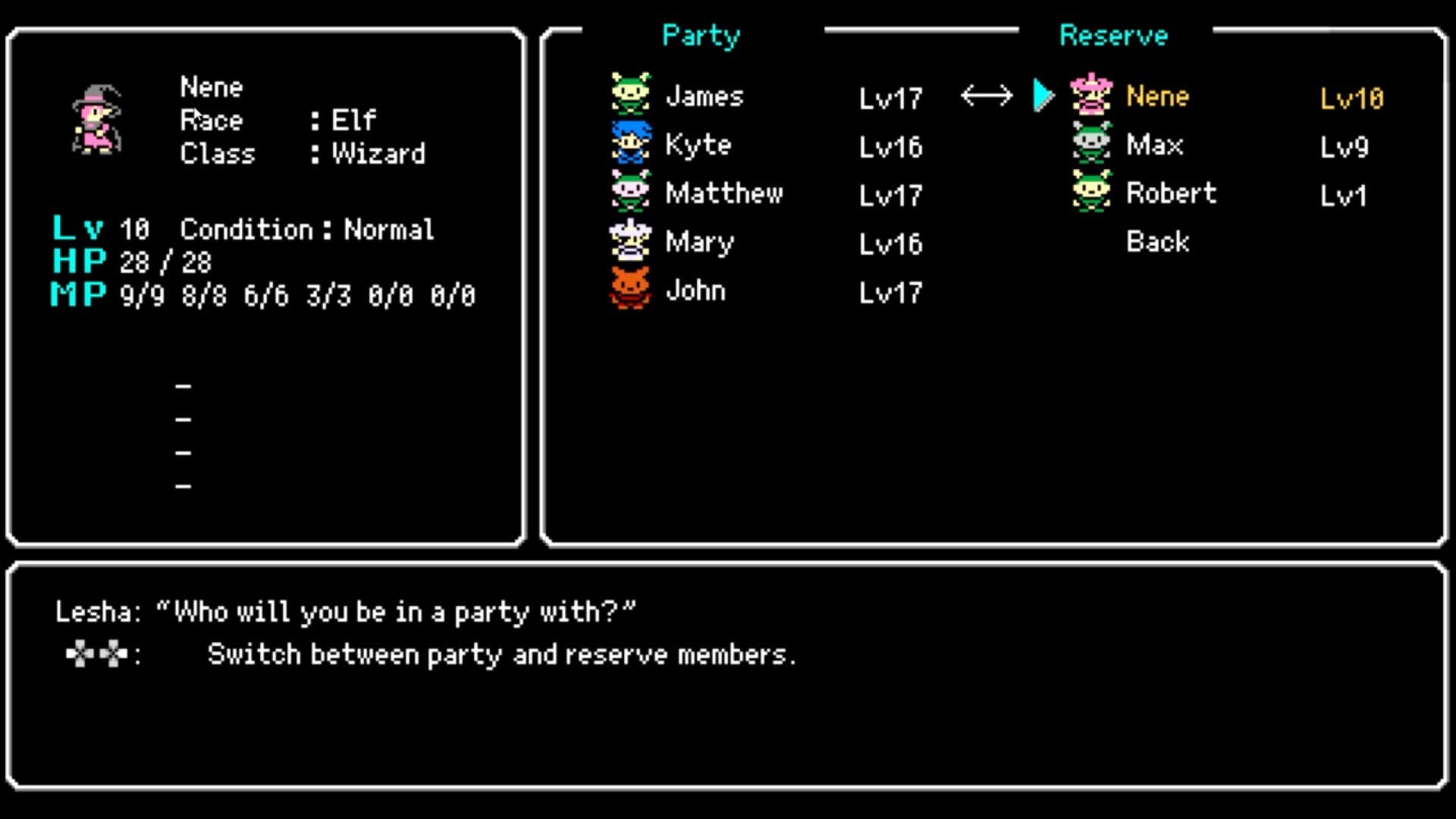This screenshot has width=1456, height=819.
Task: Switch Max between party and reserve
Action: (1153, 146)
